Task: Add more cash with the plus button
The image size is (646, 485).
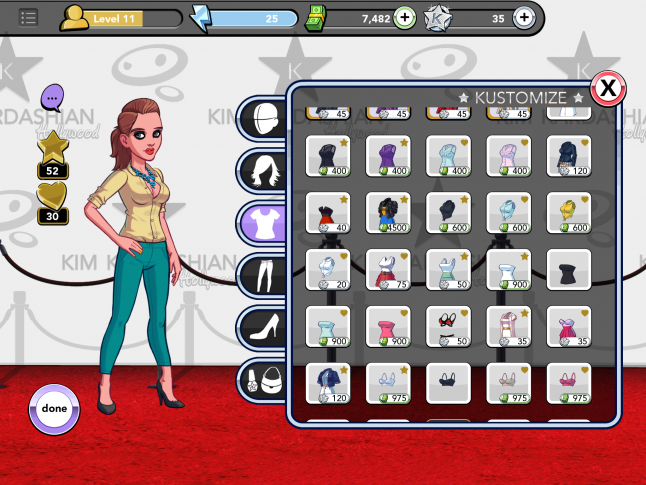Action: 404,17
